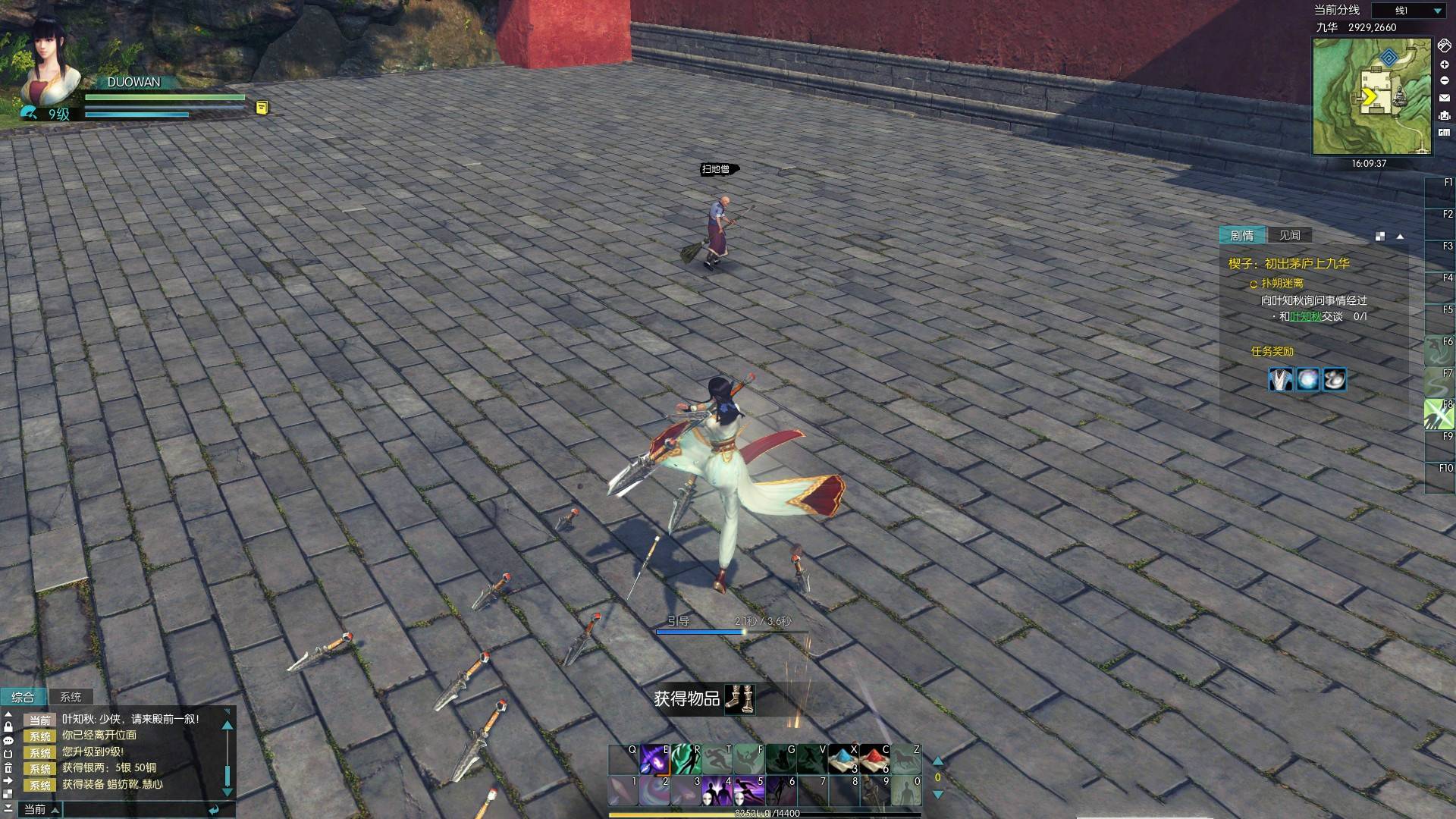The image size is (1456, 819).
Task: Open the mail envelope icon
Action: point(1444,98)
